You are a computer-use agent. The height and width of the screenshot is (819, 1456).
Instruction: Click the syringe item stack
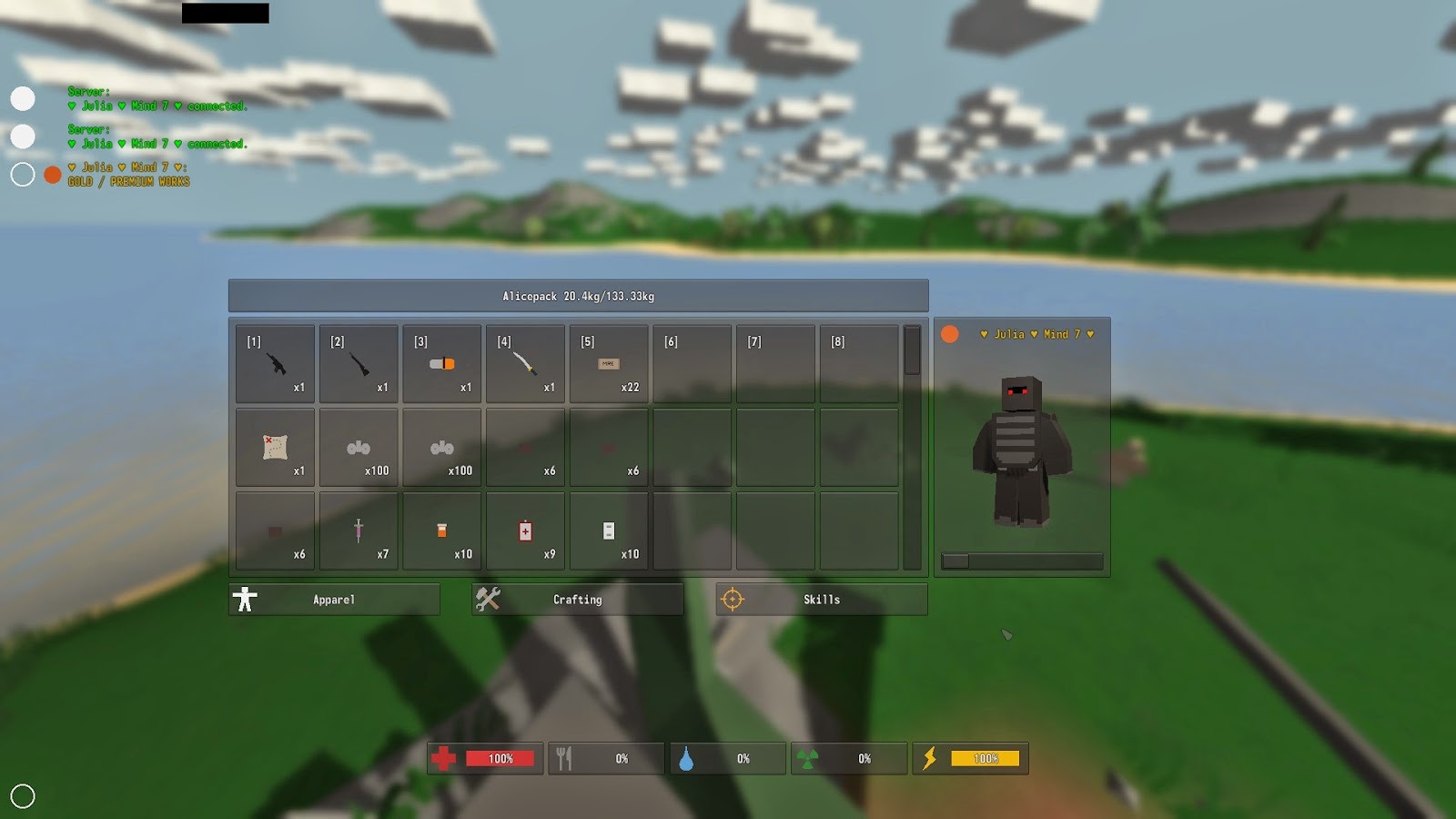tap(359, 531)
